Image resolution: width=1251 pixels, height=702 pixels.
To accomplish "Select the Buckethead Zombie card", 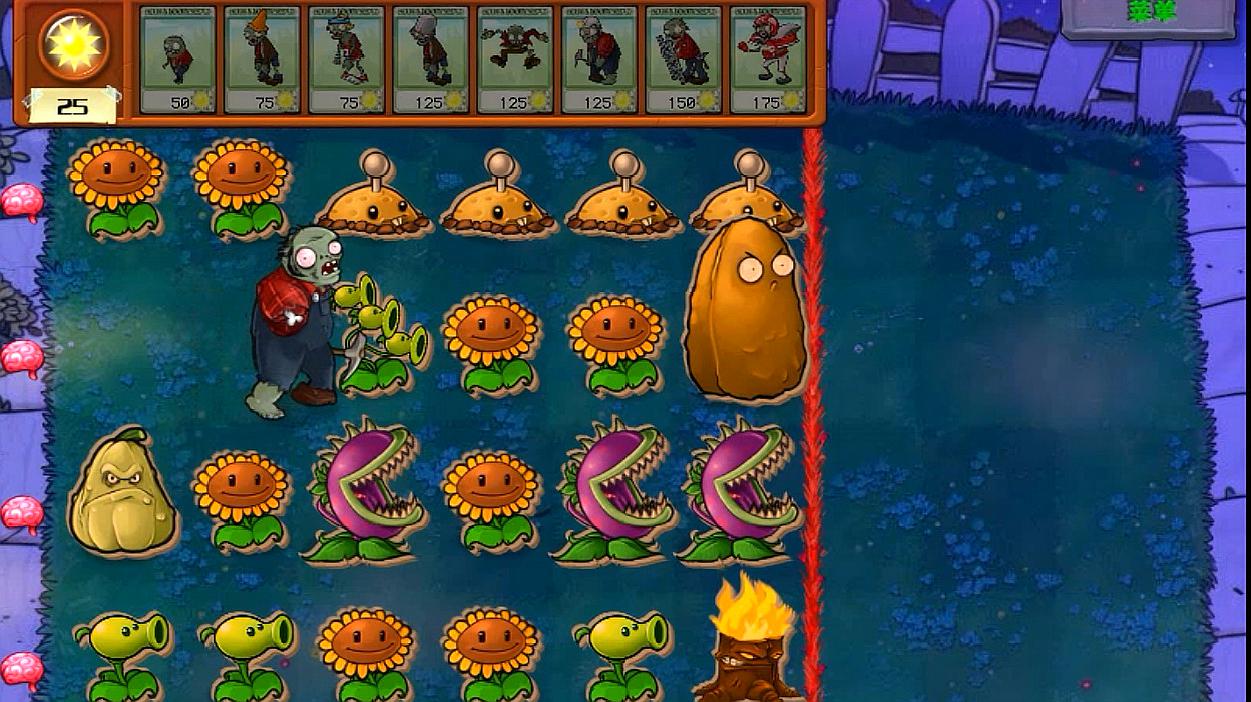I will tap(430, 59).
